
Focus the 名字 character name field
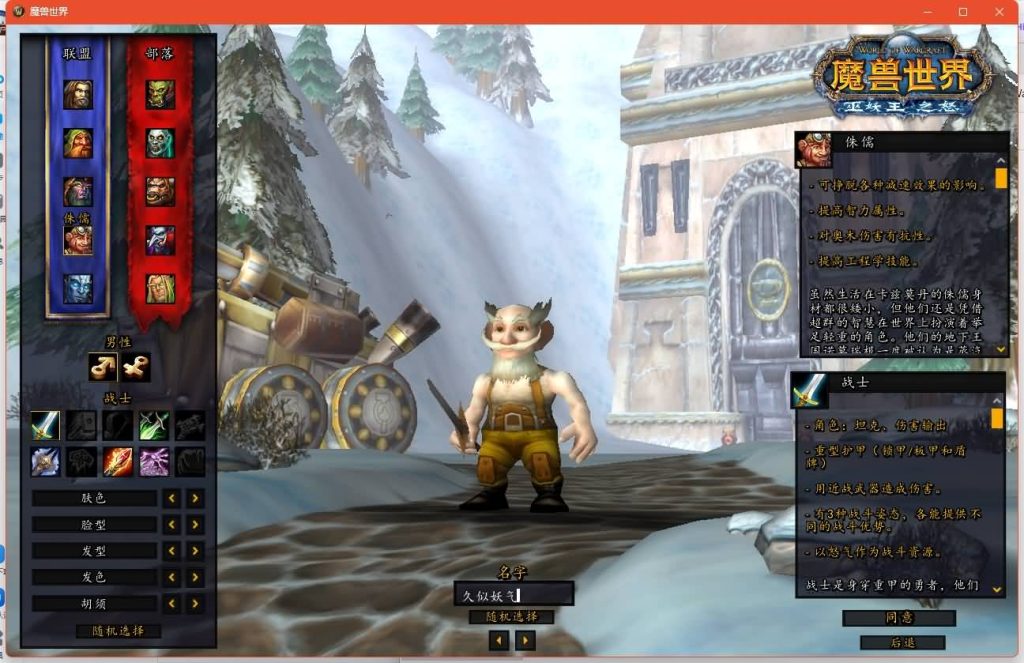pyautogui.click(x=513, y=595)
